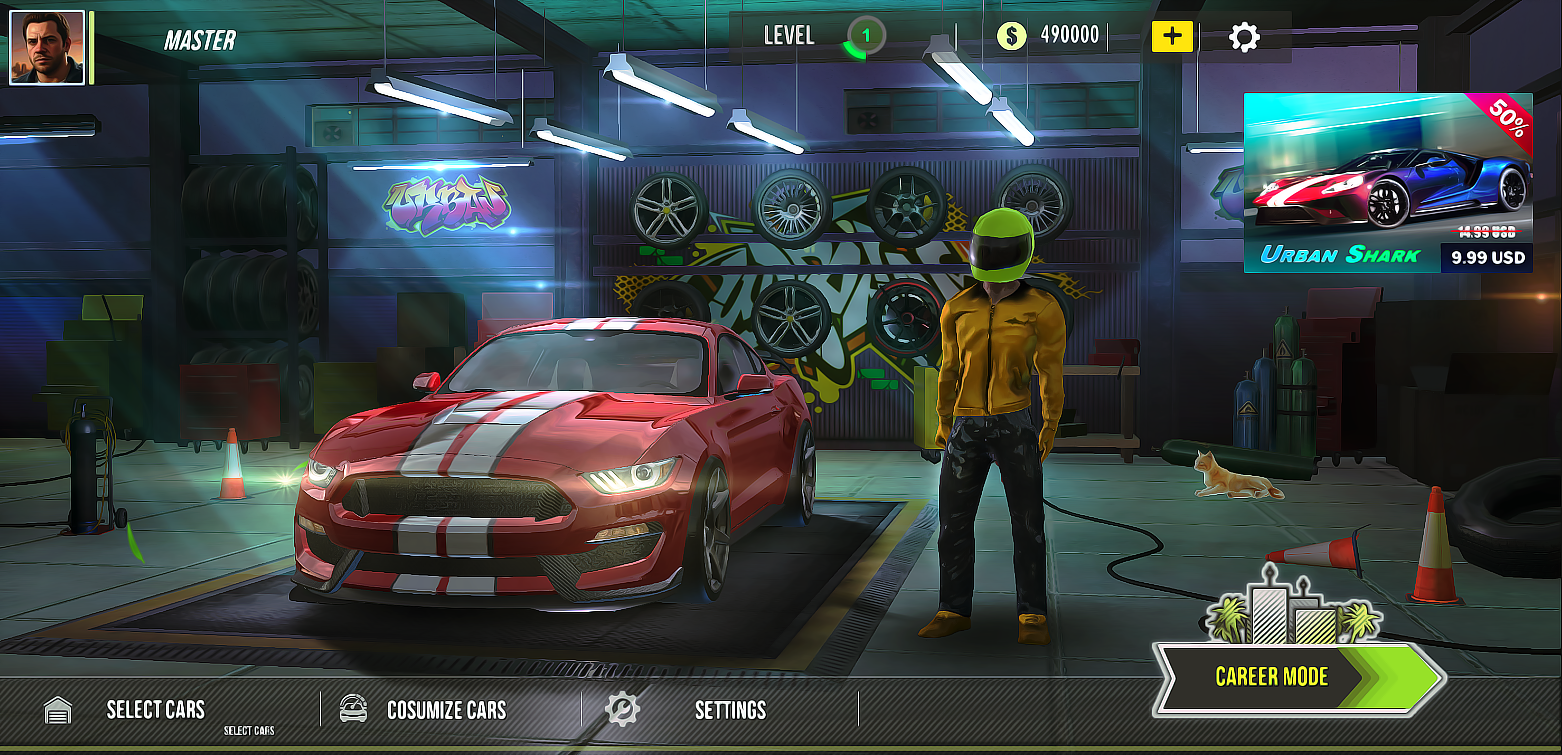Buy the Urban Shark offer for 9.99 USD
The image size is (1562, 755).
[x=1487, y=258]
